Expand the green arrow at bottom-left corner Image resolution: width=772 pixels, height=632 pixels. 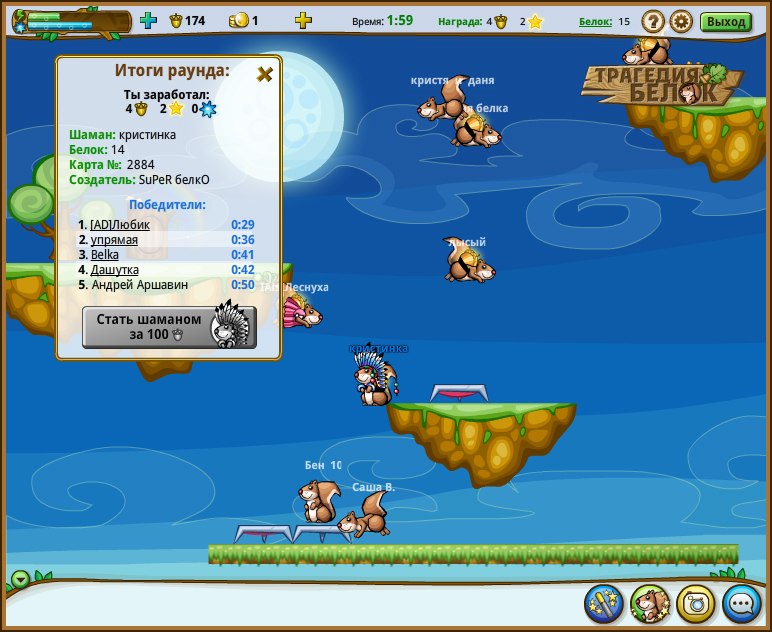coord(21,579)
